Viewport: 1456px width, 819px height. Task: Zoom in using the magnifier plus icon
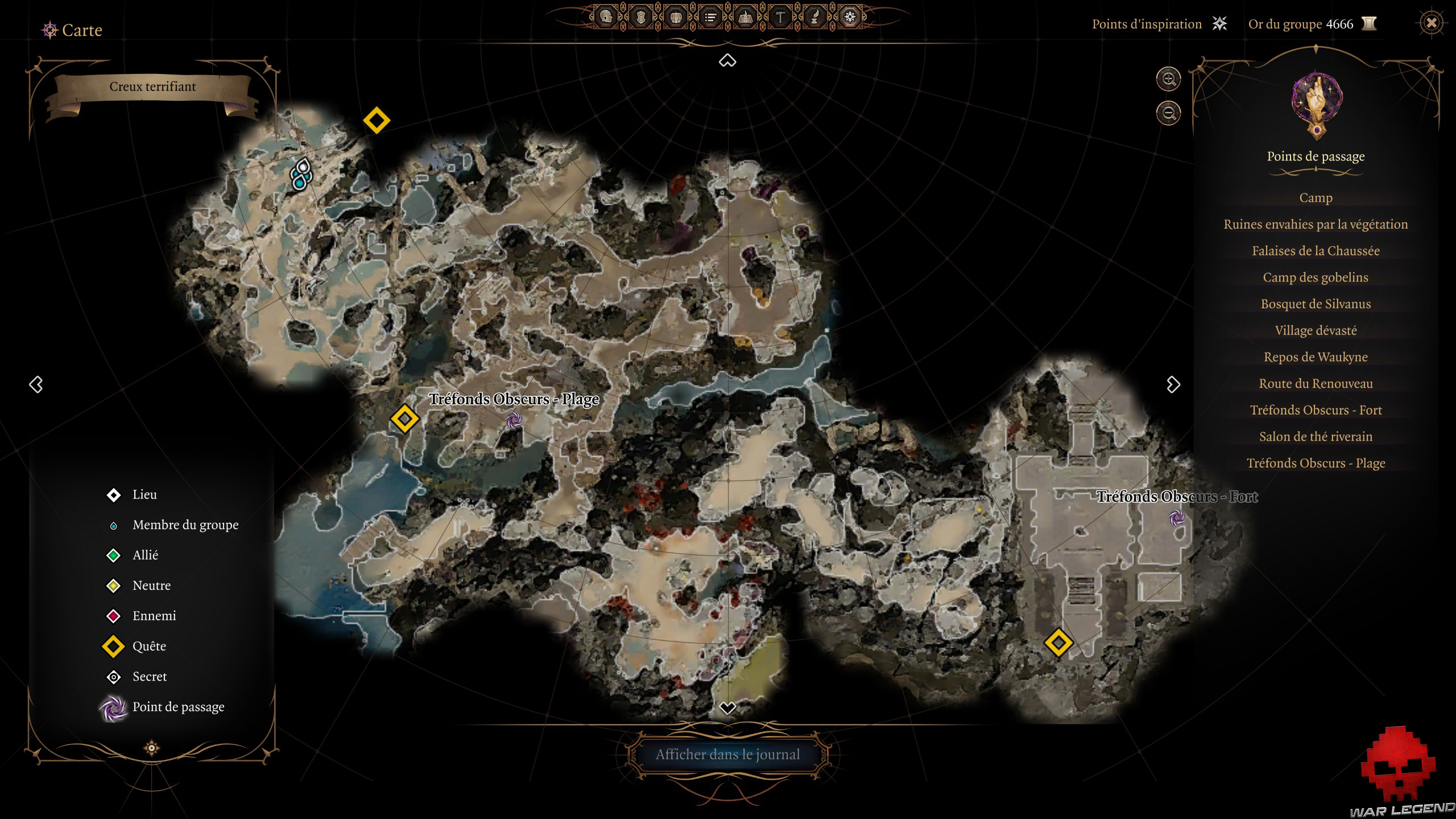click(x=1169, y=80)
